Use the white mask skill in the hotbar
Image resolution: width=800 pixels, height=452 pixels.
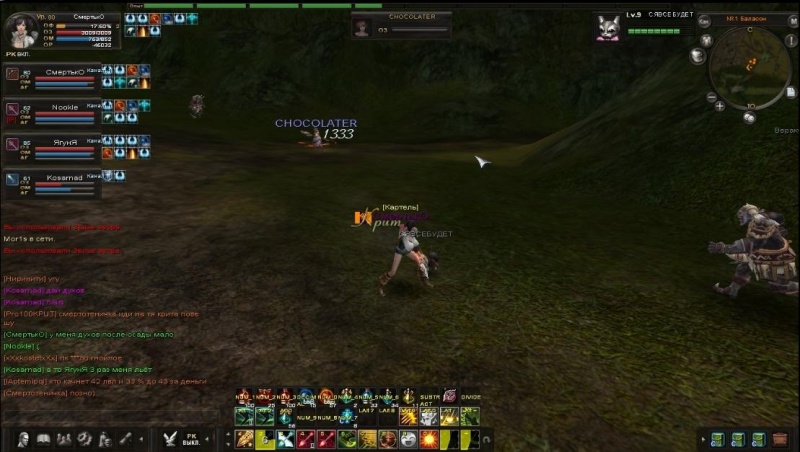tap(408, 439)
